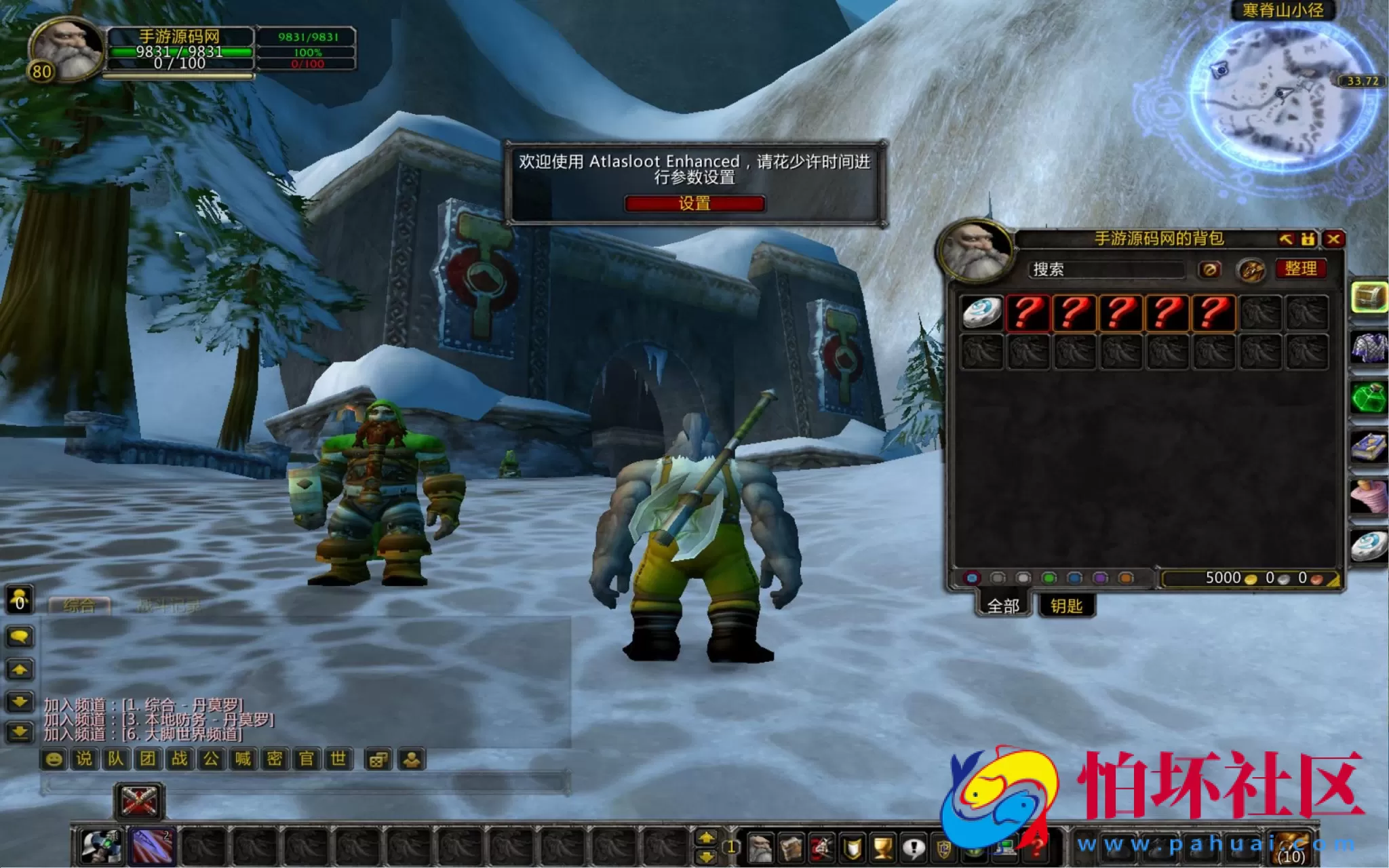Open the chat menu bubble icon
Screen dimensions: 1389x868
[x=20, y=637]
